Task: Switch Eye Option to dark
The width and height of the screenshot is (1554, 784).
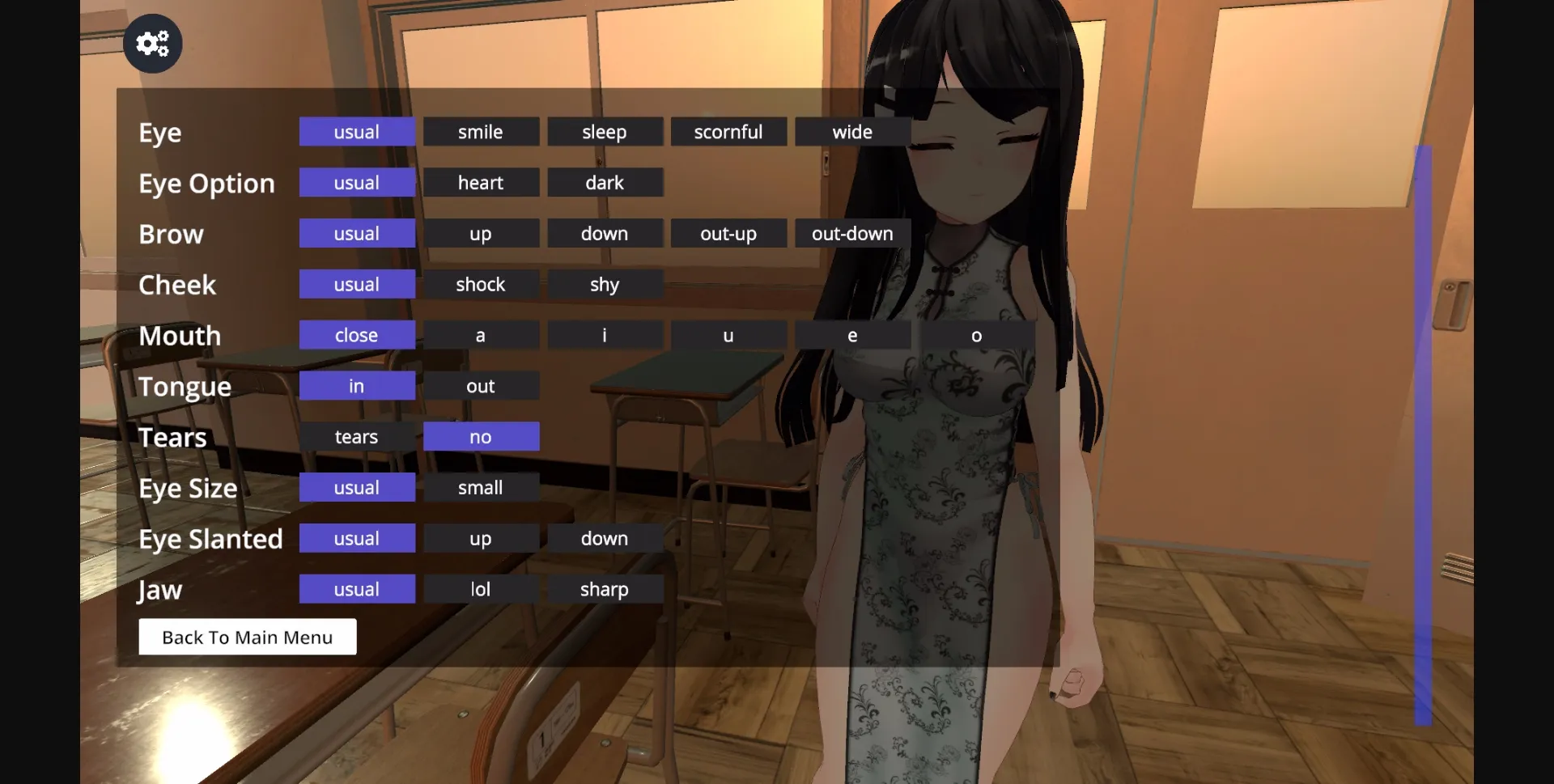Action: [x=605, y=182]
